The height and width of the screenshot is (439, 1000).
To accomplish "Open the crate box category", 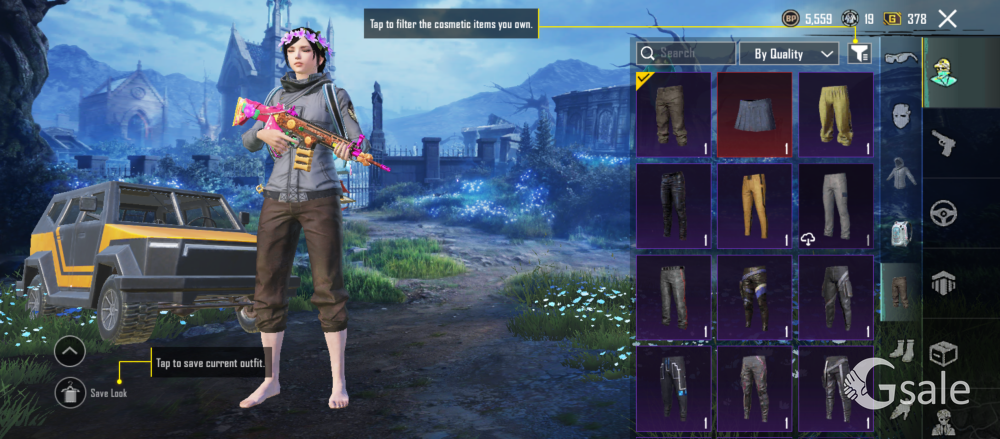I will tap(944, 353).
